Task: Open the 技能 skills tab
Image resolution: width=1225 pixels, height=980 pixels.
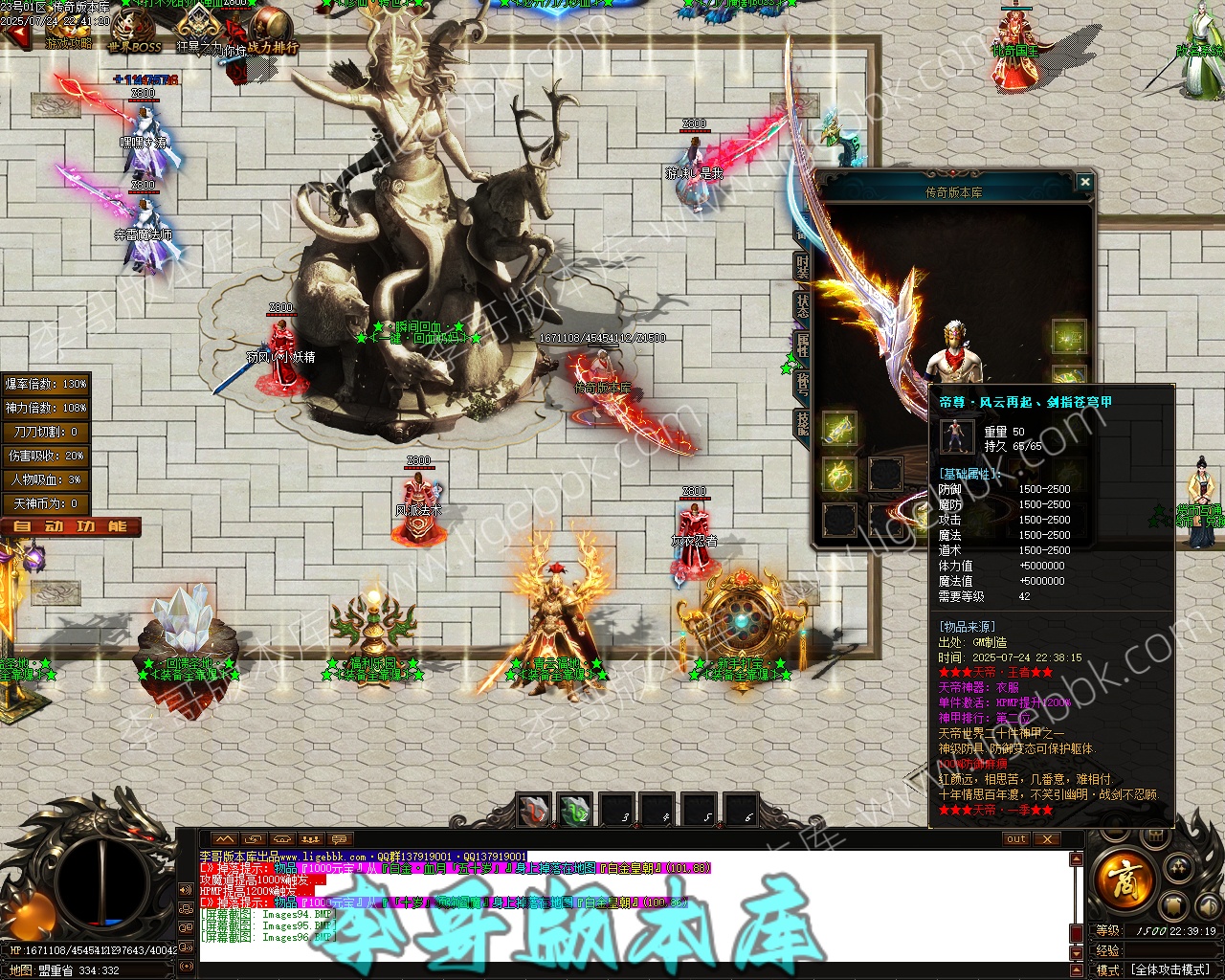Action: [802, 424]
